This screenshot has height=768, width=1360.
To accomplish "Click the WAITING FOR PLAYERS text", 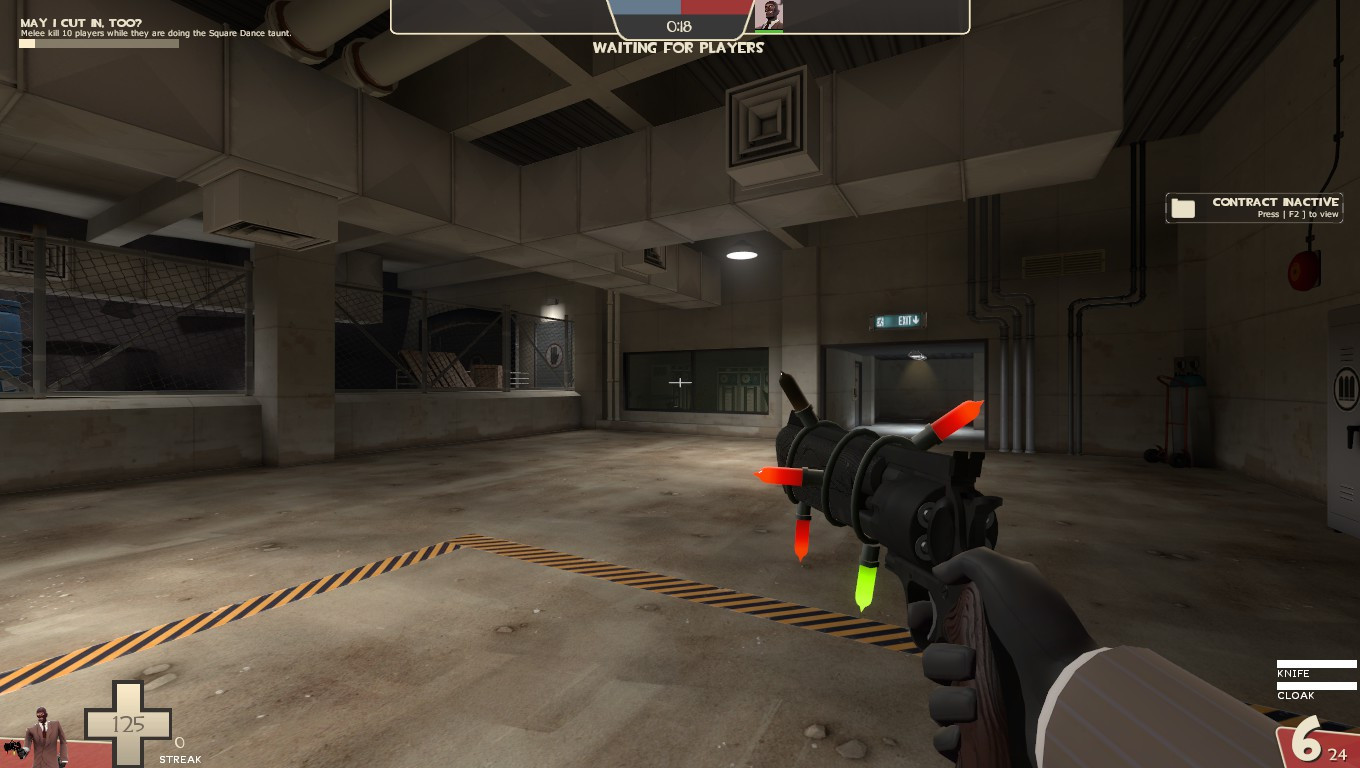I will [x=678, y=47].
